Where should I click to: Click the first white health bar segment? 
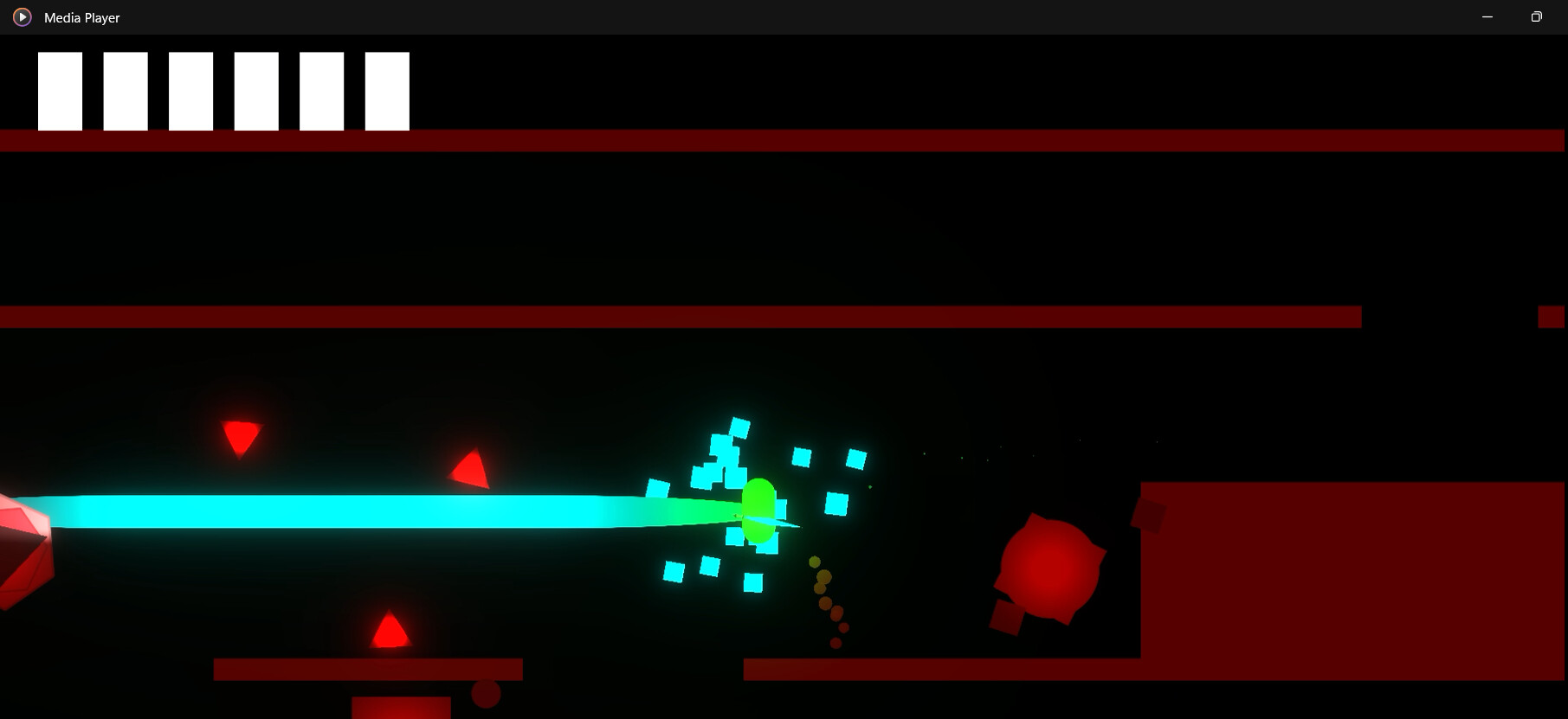[x=59, y=90]
